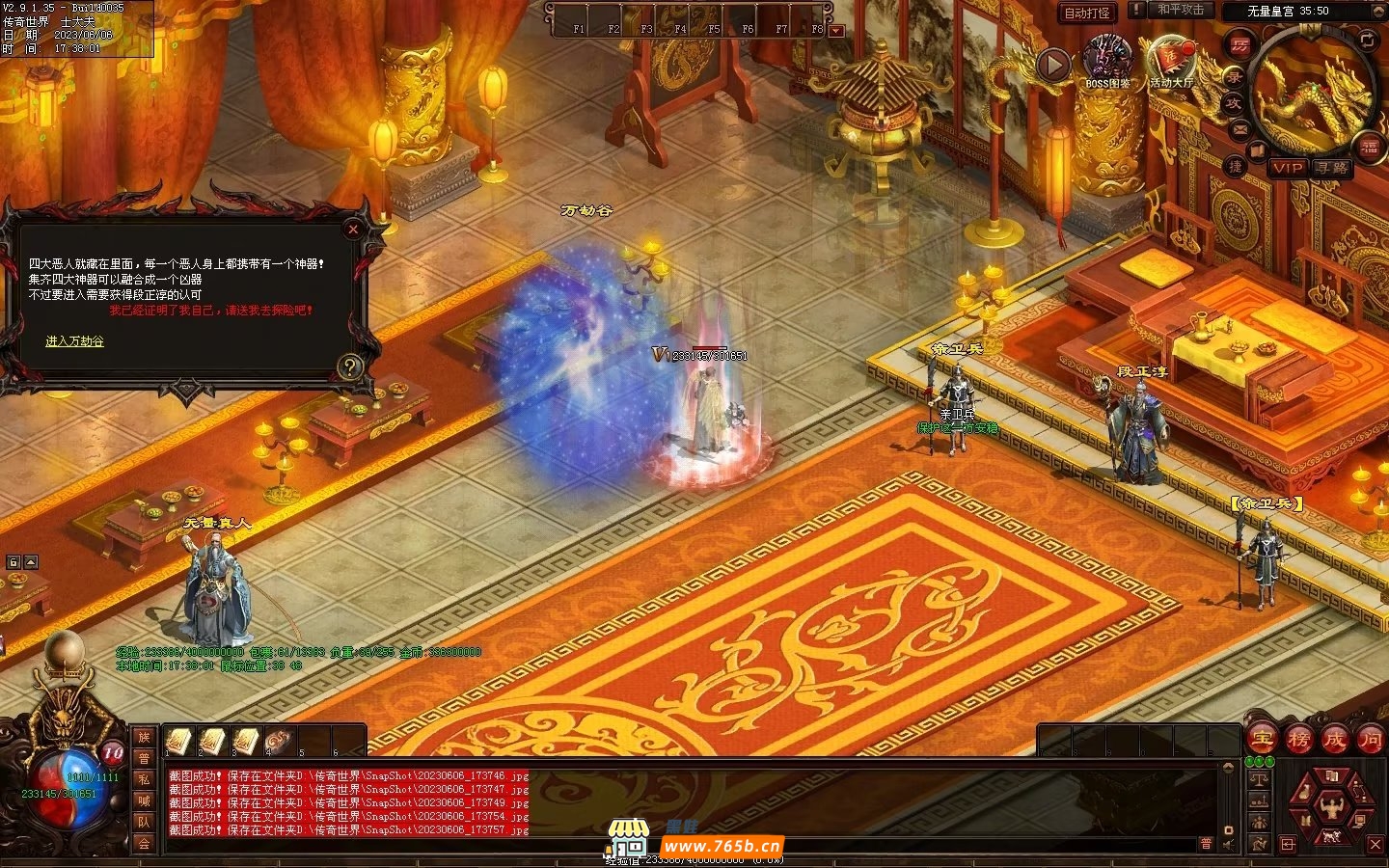
Task: Switch to the 私 private chat channel
Action: click(144, 779)
